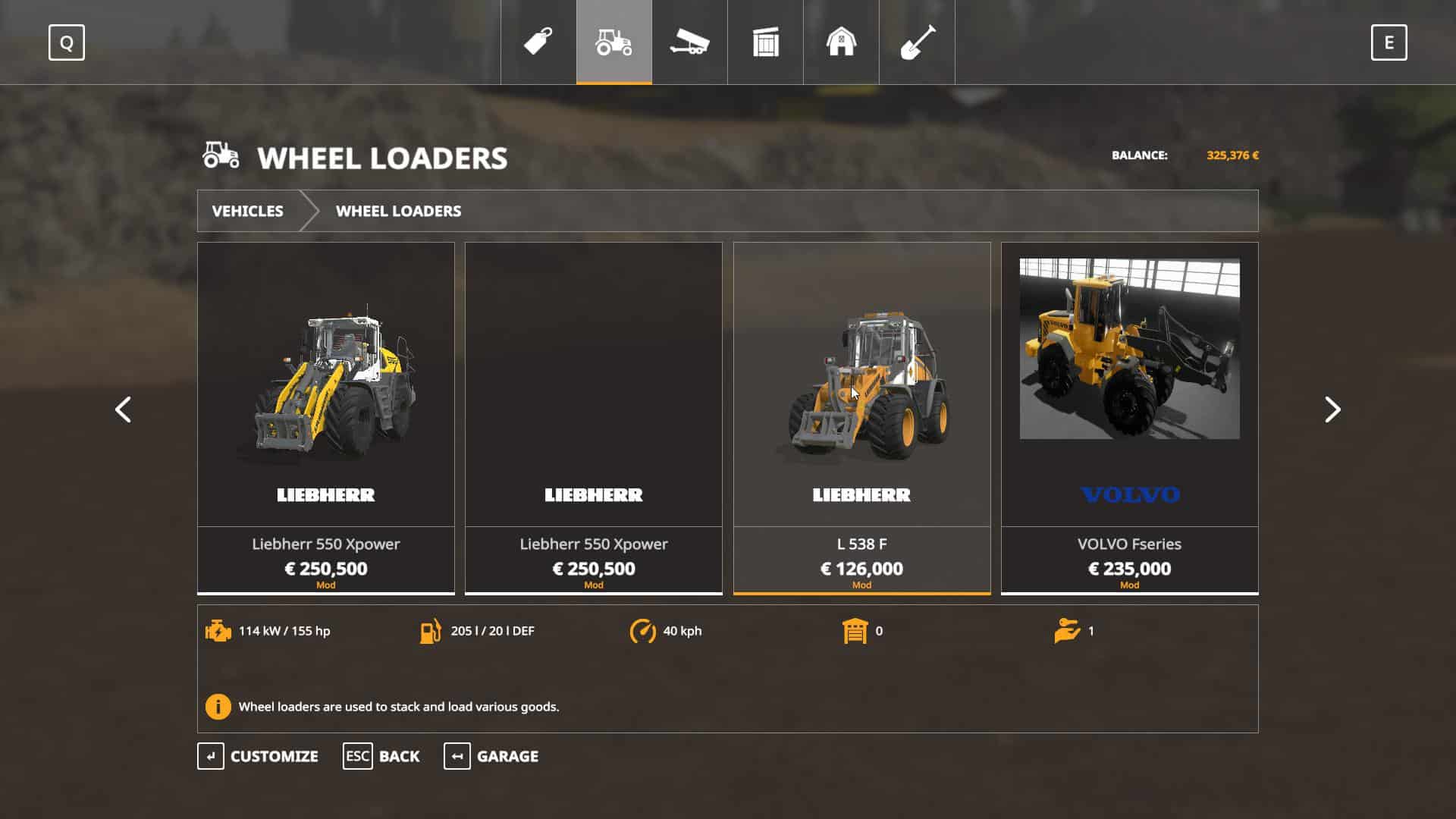Open the Garage
The height and width of the screenshot is (819, 1456).
[491, 756]
